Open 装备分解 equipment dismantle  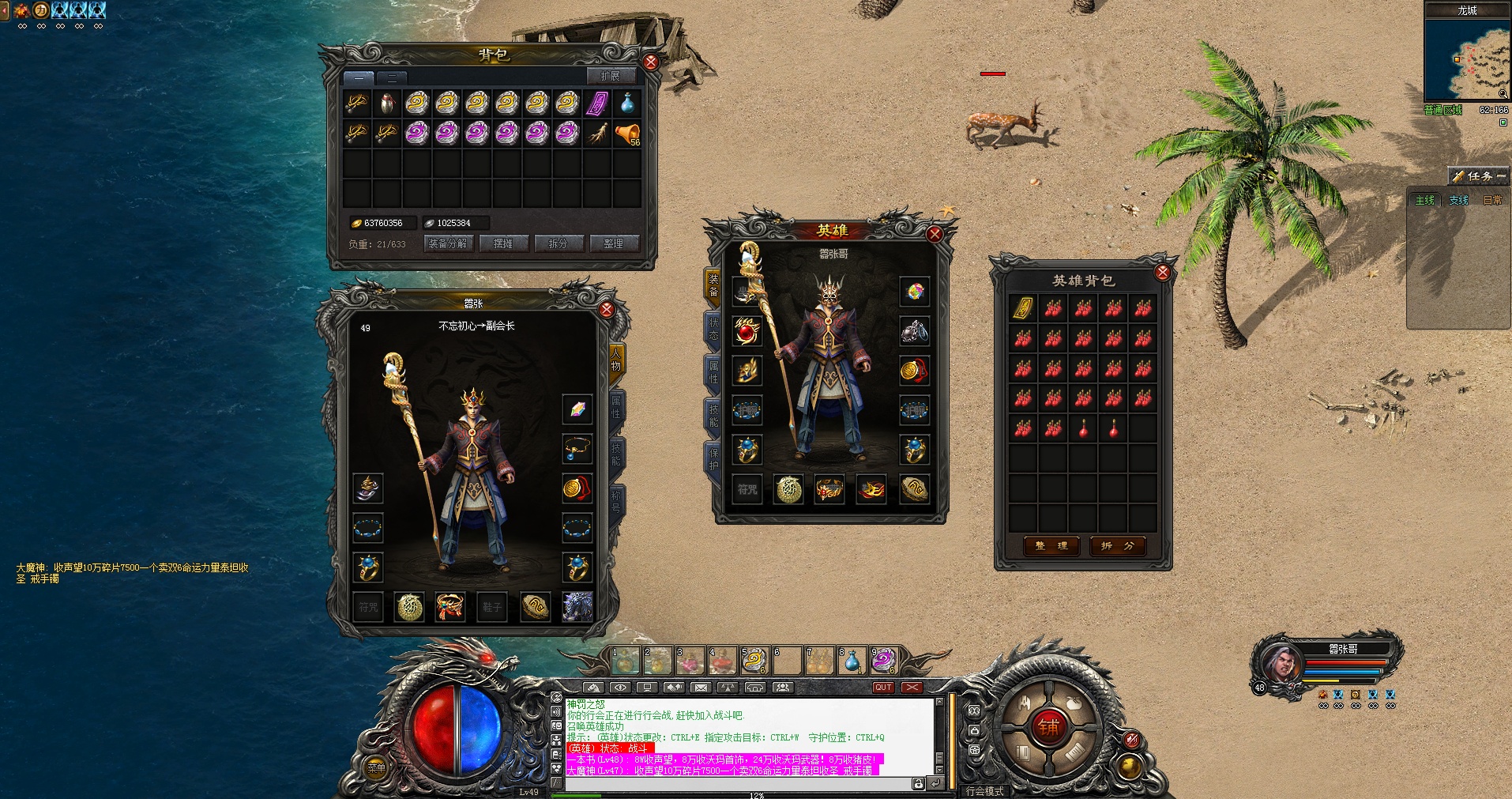coord(448,243)
